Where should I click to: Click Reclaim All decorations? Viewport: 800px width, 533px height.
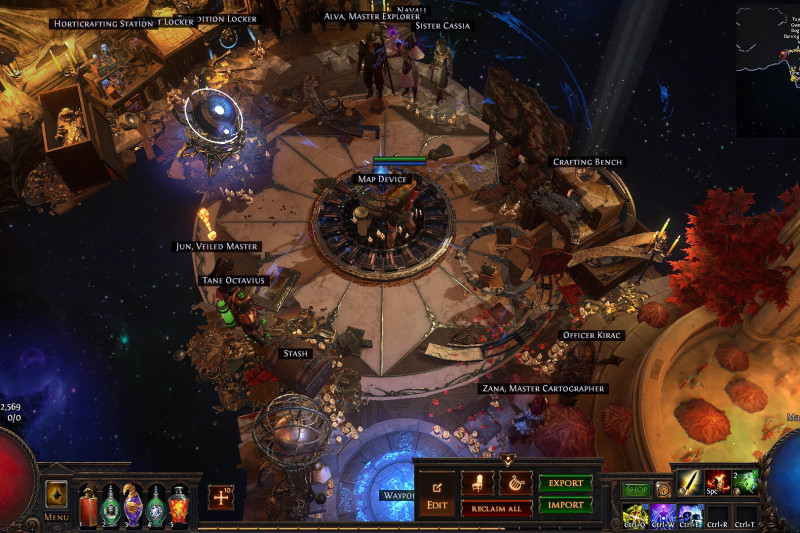click(495, 508)
